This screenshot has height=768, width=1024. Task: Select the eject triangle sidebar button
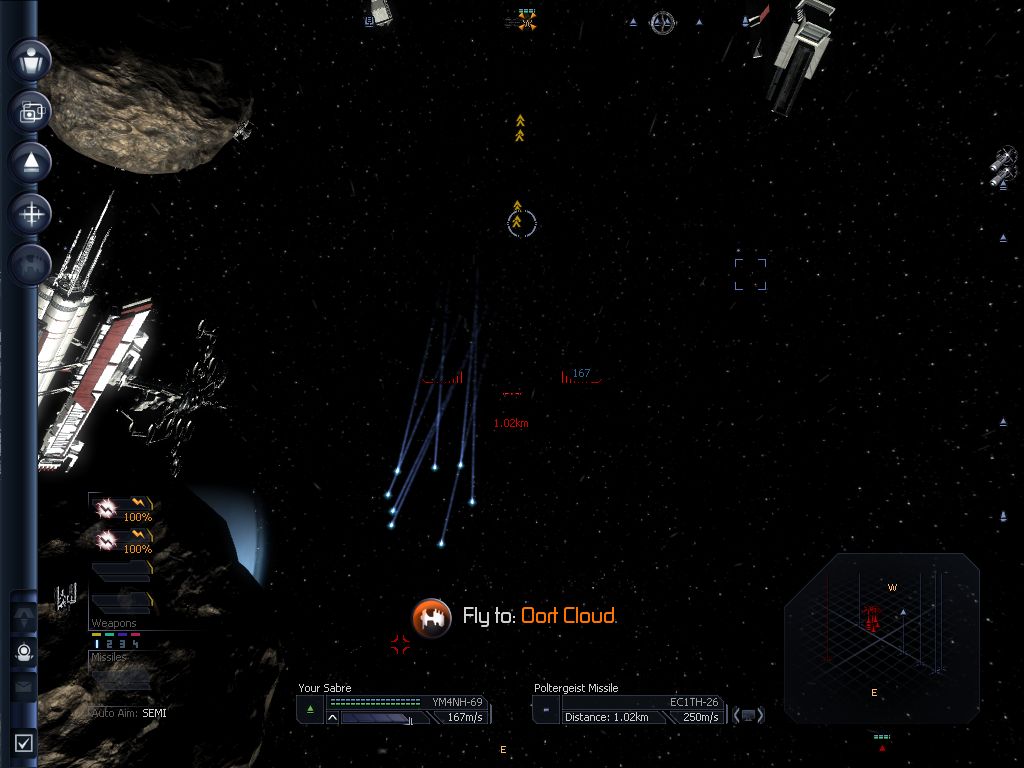(x=31, y=162)
